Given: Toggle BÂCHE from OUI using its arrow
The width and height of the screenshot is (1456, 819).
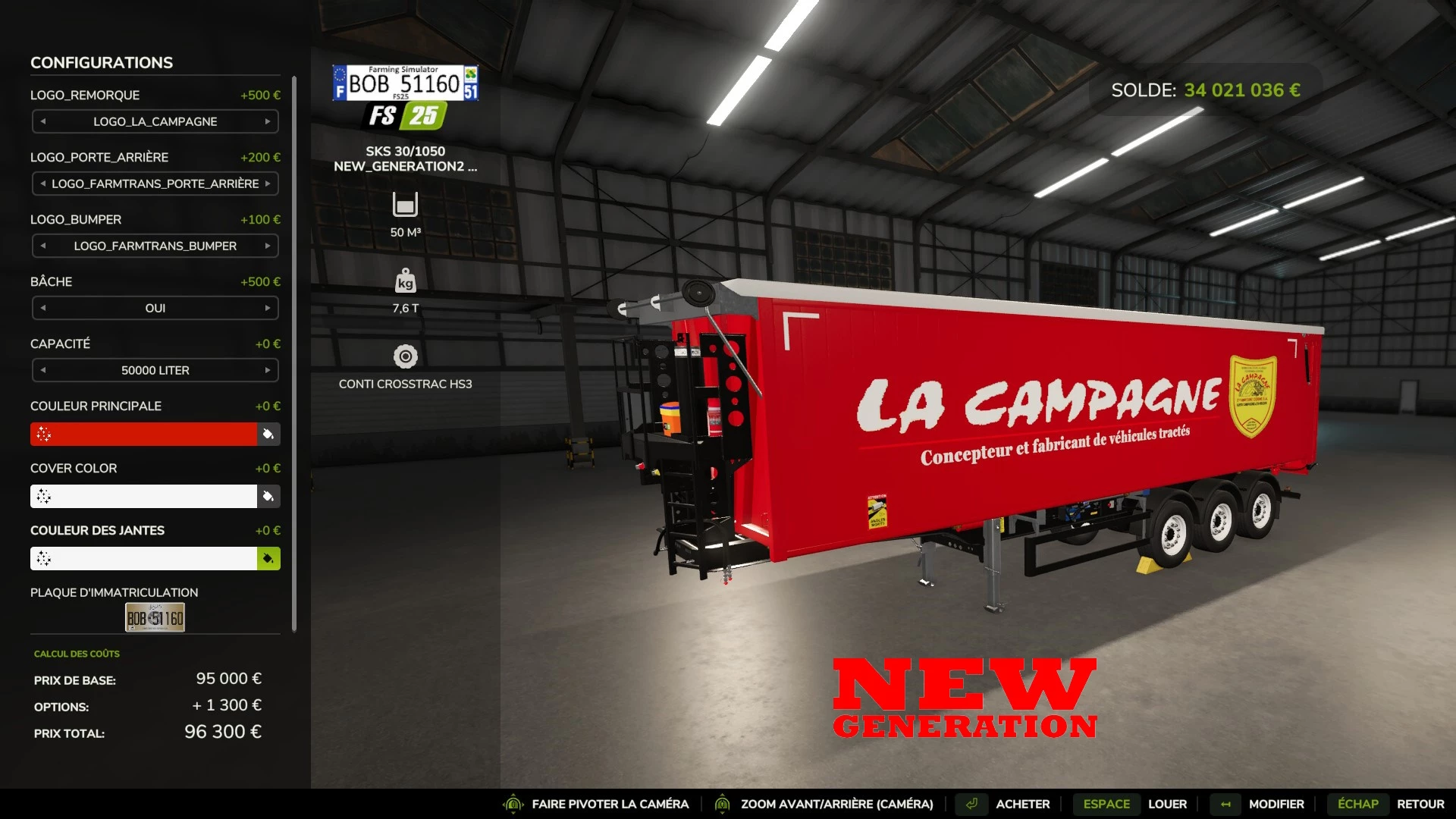Looking at the screenshot, I should click(268, 308).
